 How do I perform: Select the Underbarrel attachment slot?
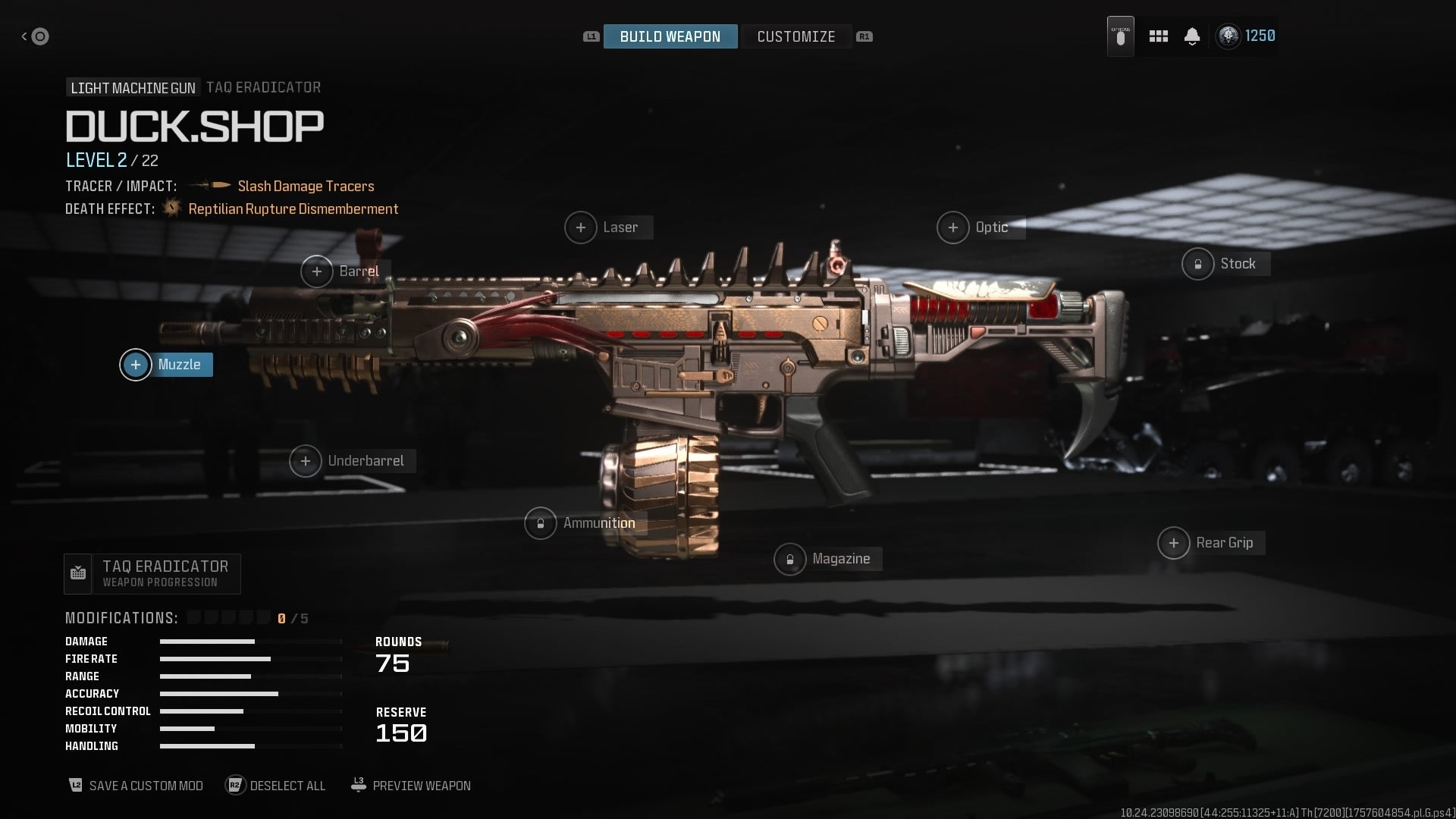pos(350,460)
